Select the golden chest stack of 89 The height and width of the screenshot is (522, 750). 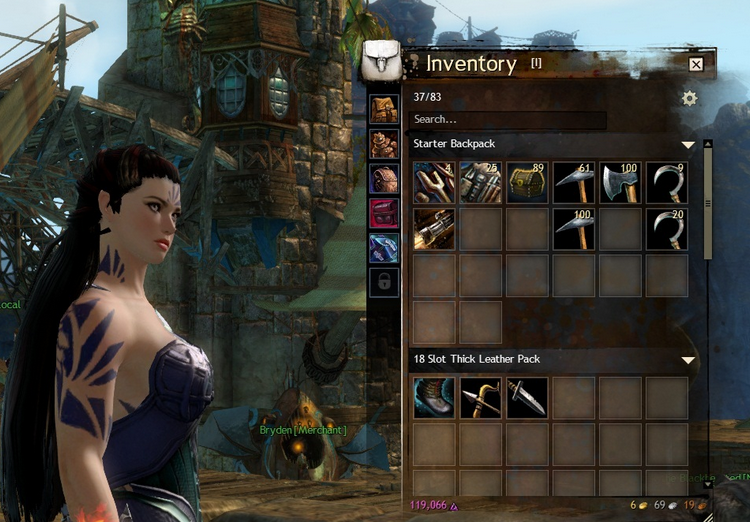tap(527, 183)
